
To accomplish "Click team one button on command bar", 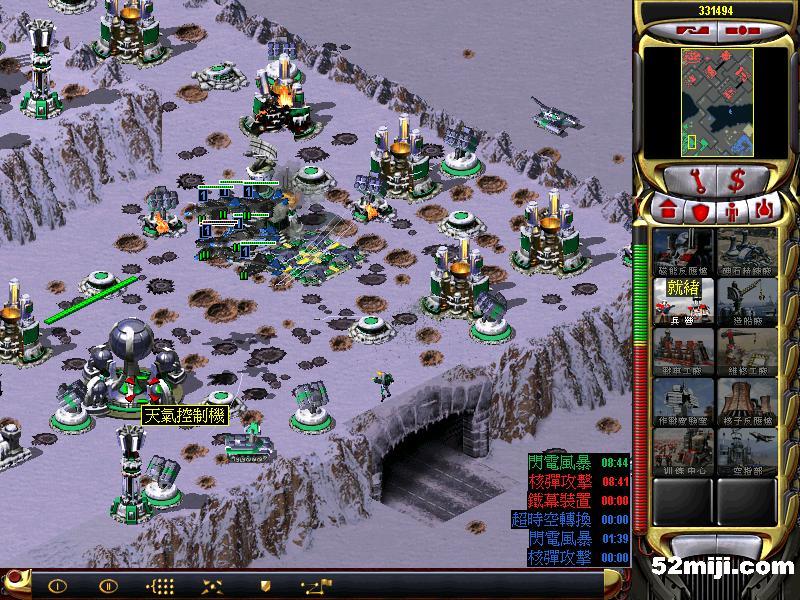I will [x=57, y=585].
